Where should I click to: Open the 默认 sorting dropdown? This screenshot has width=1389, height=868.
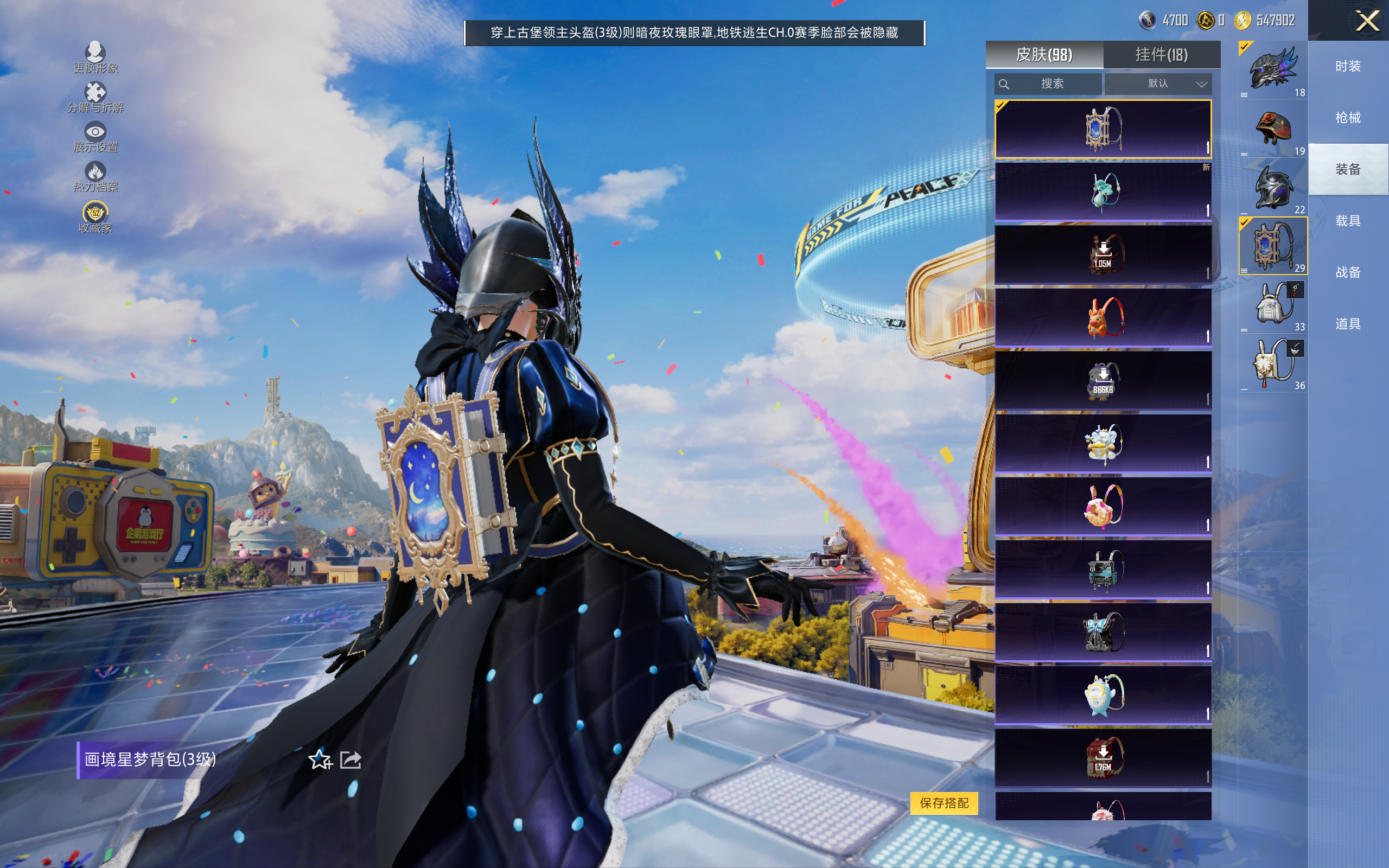1158,84
